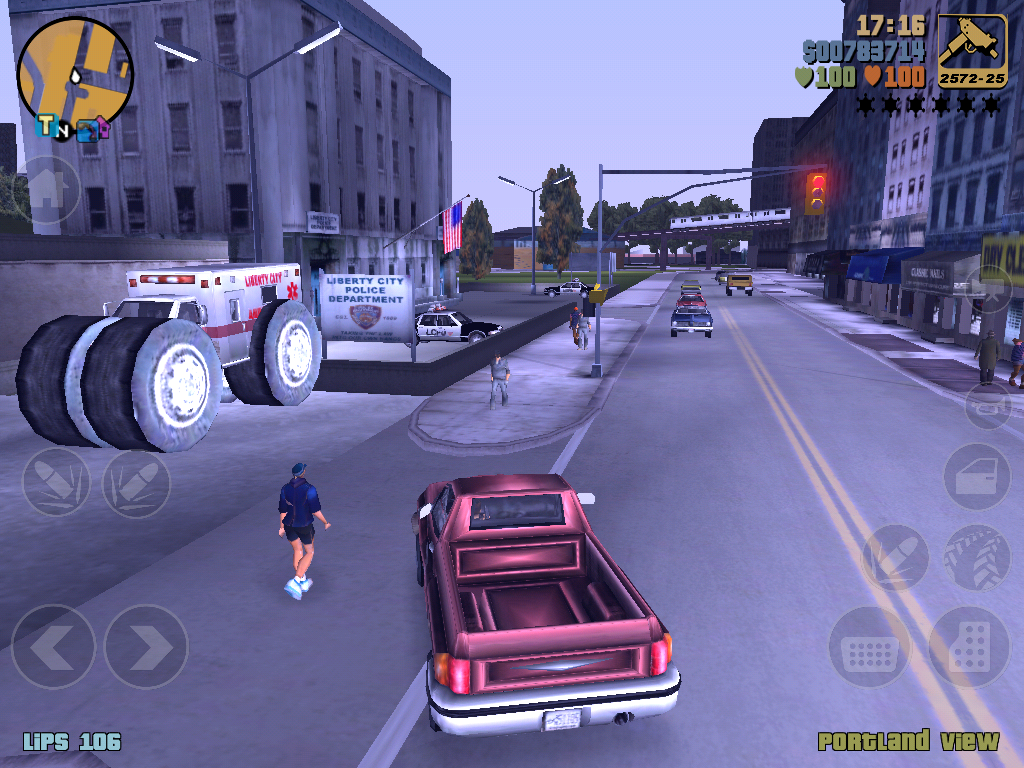Hit the accelerator pedal button
1024x768 pixels.
pos(969,646)
